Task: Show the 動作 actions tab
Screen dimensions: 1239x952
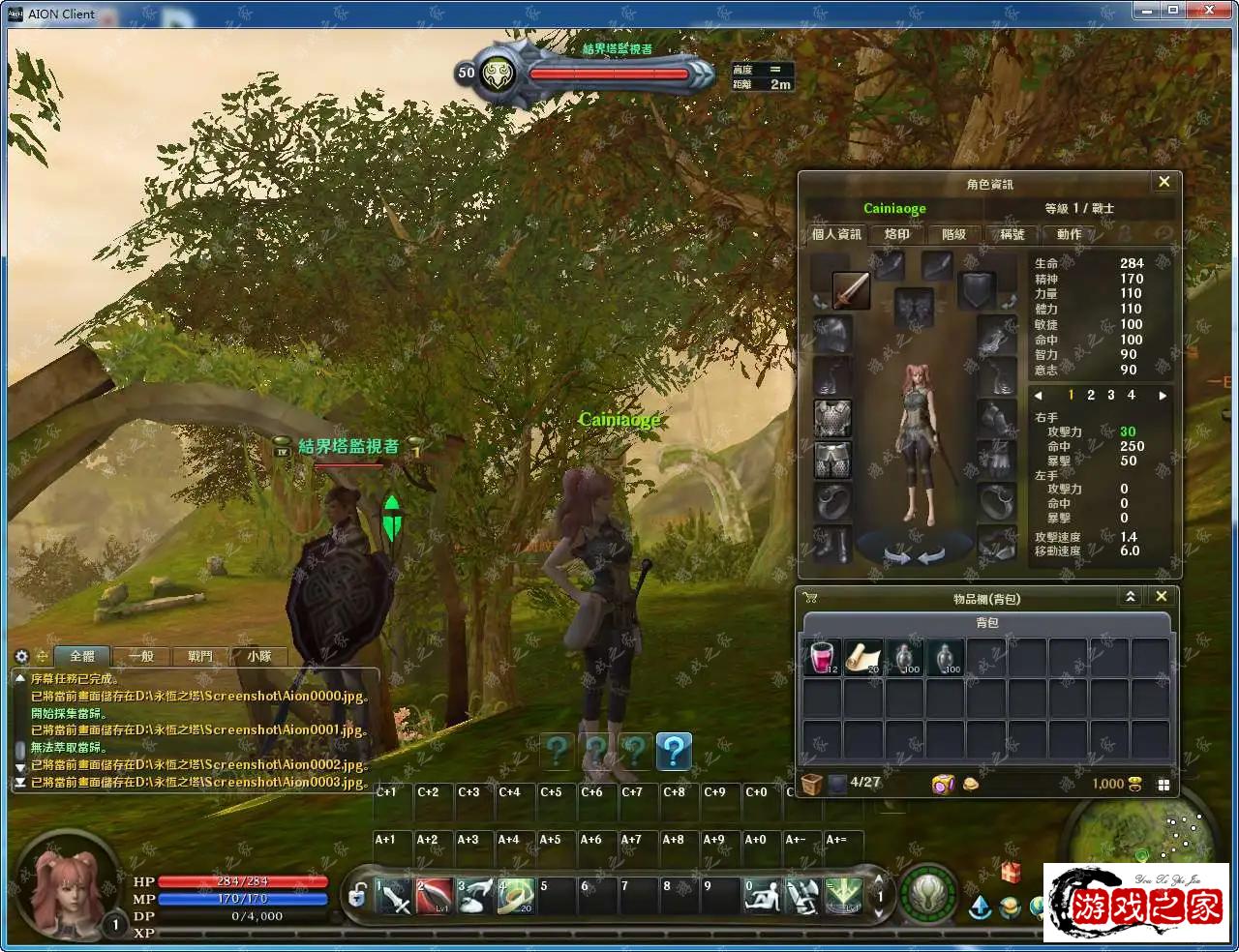Action: [1069, 234]
